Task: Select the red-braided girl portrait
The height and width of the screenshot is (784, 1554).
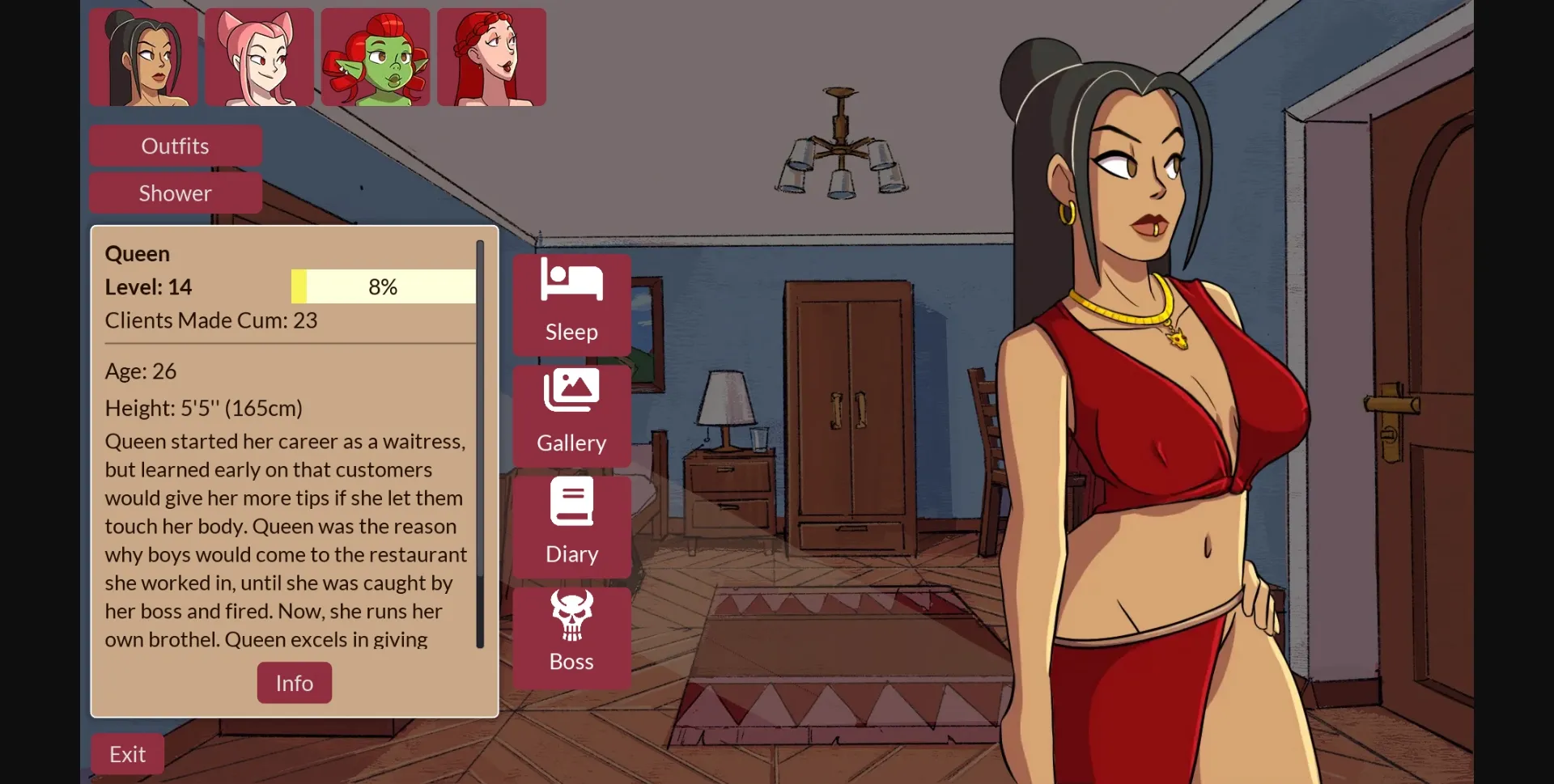Action: click(491, 57)
